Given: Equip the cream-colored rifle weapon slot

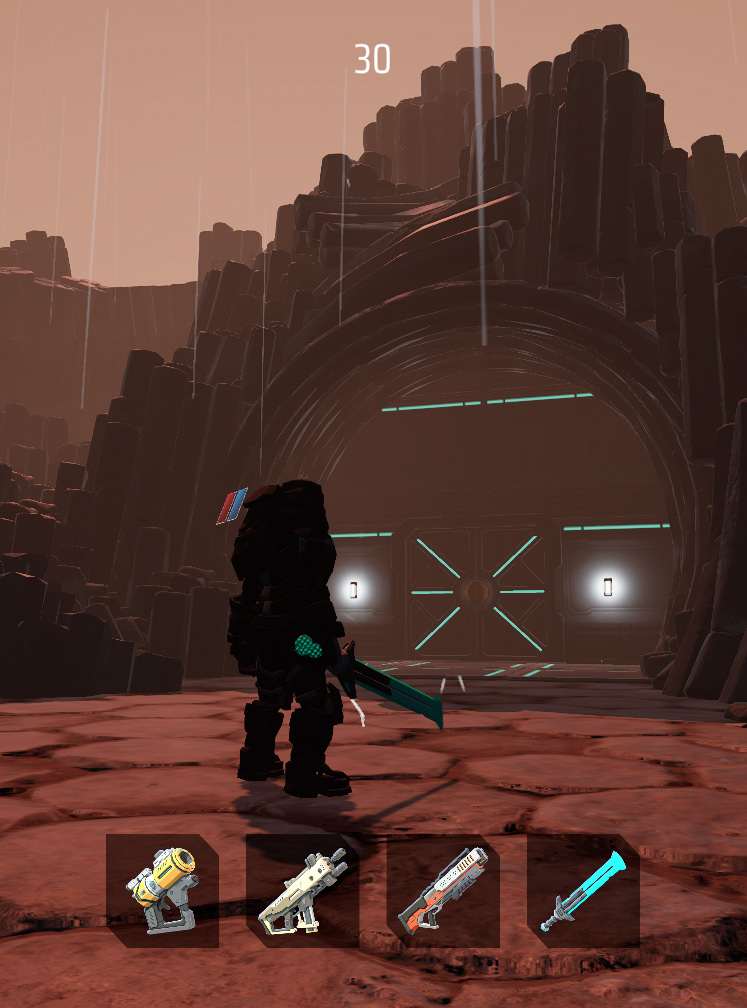Looking at the screenshot, I should coord(302,890).
